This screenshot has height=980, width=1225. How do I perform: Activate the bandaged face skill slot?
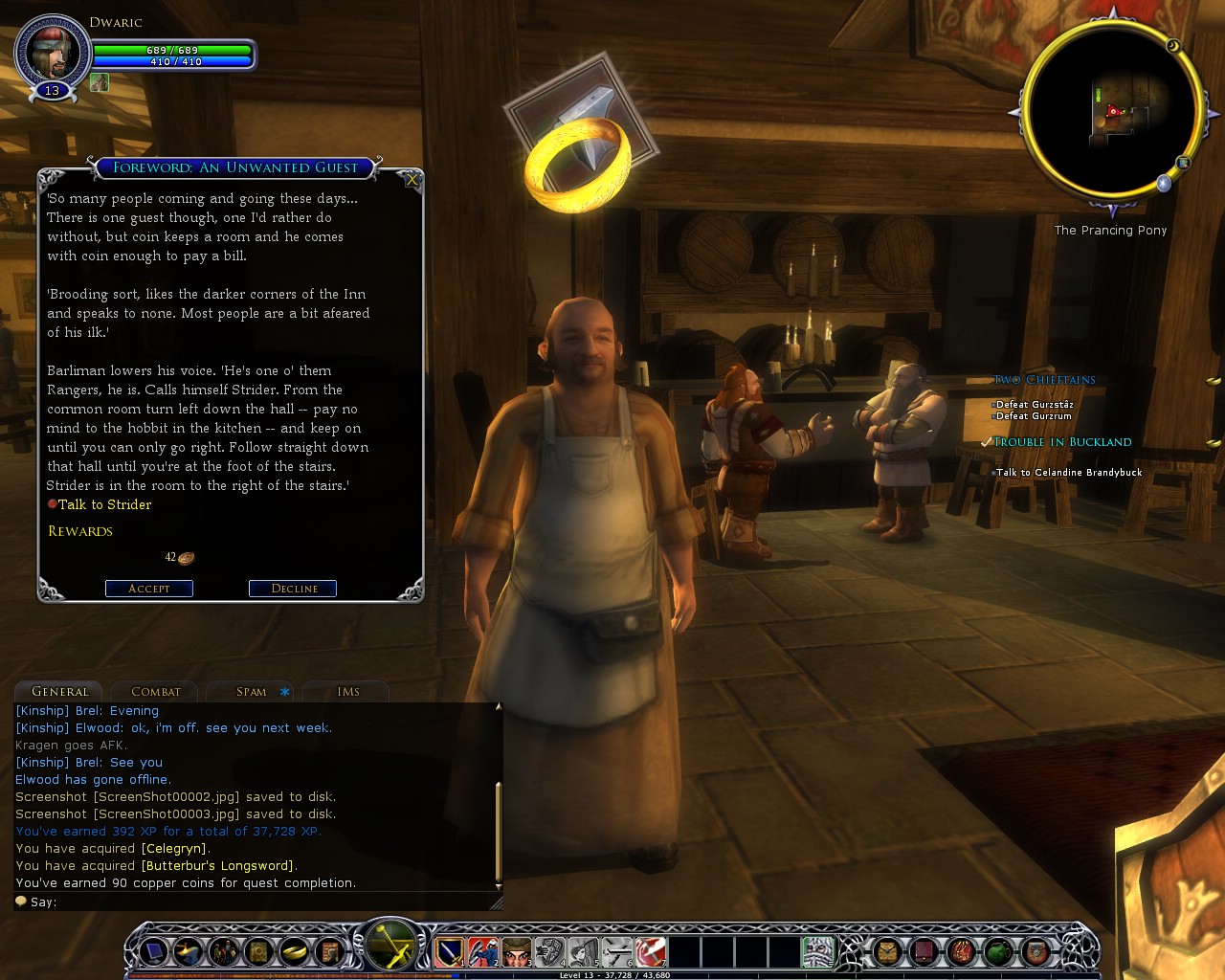click(517, 952)
